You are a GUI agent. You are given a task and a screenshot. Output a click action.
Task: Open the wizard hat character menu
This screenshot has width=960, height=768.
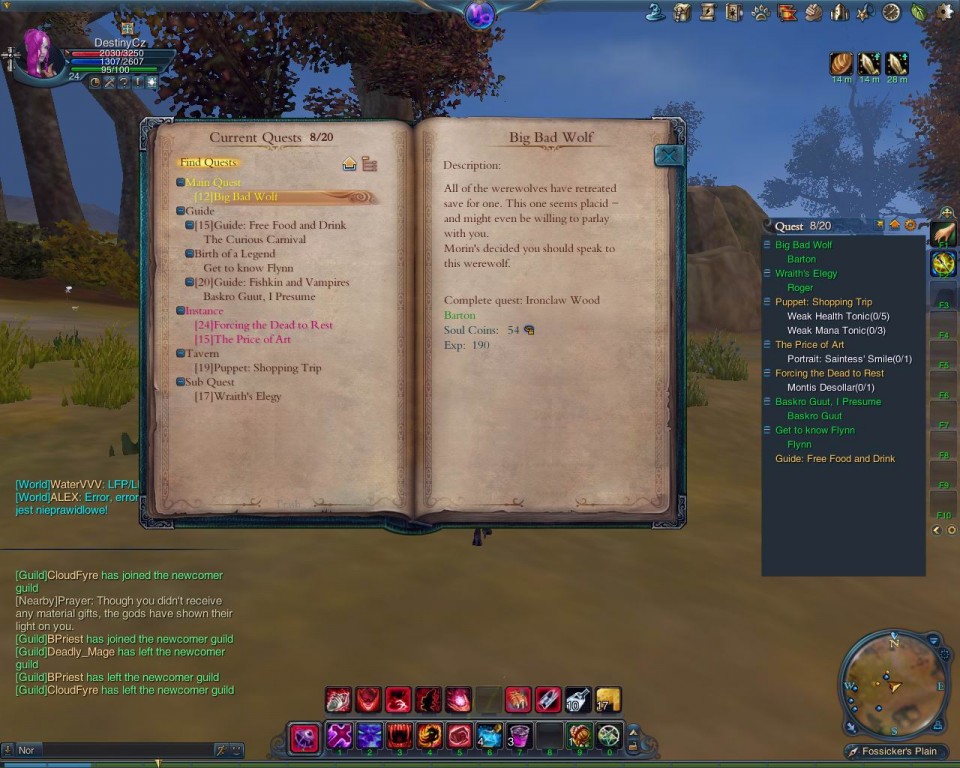tap(656, 12)
